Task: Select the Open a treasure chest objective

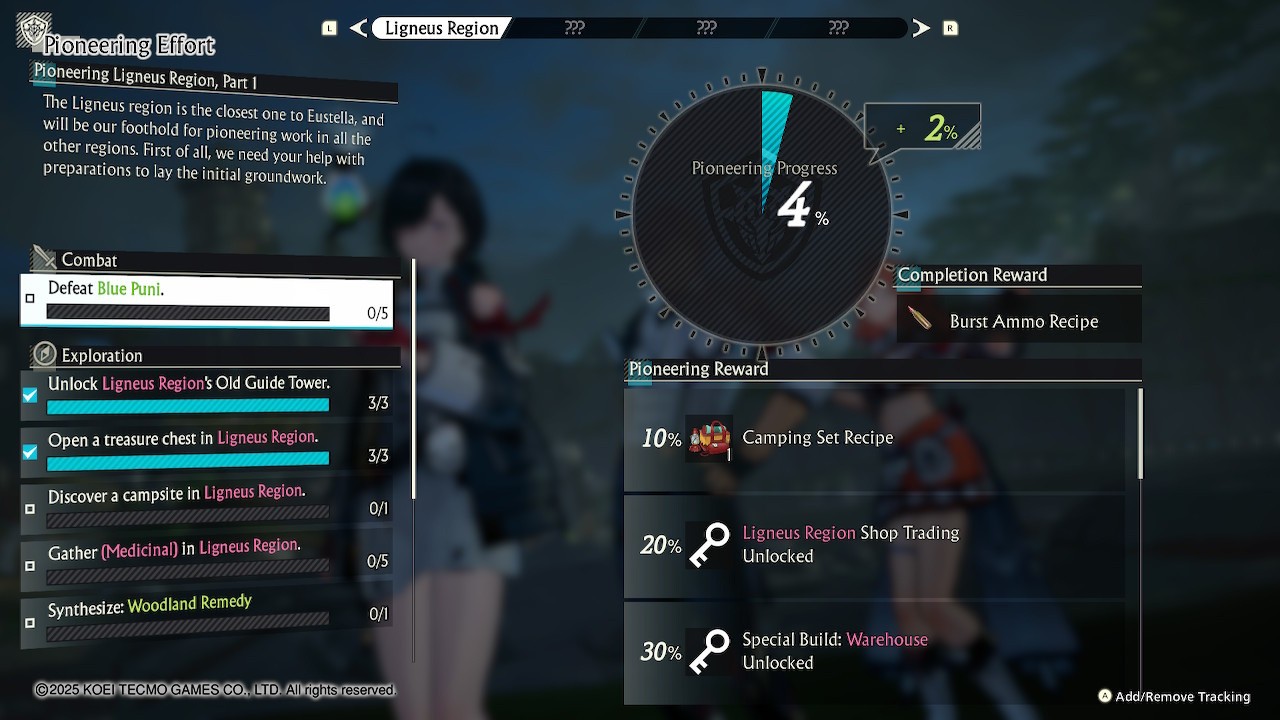Action: (206, 447)
